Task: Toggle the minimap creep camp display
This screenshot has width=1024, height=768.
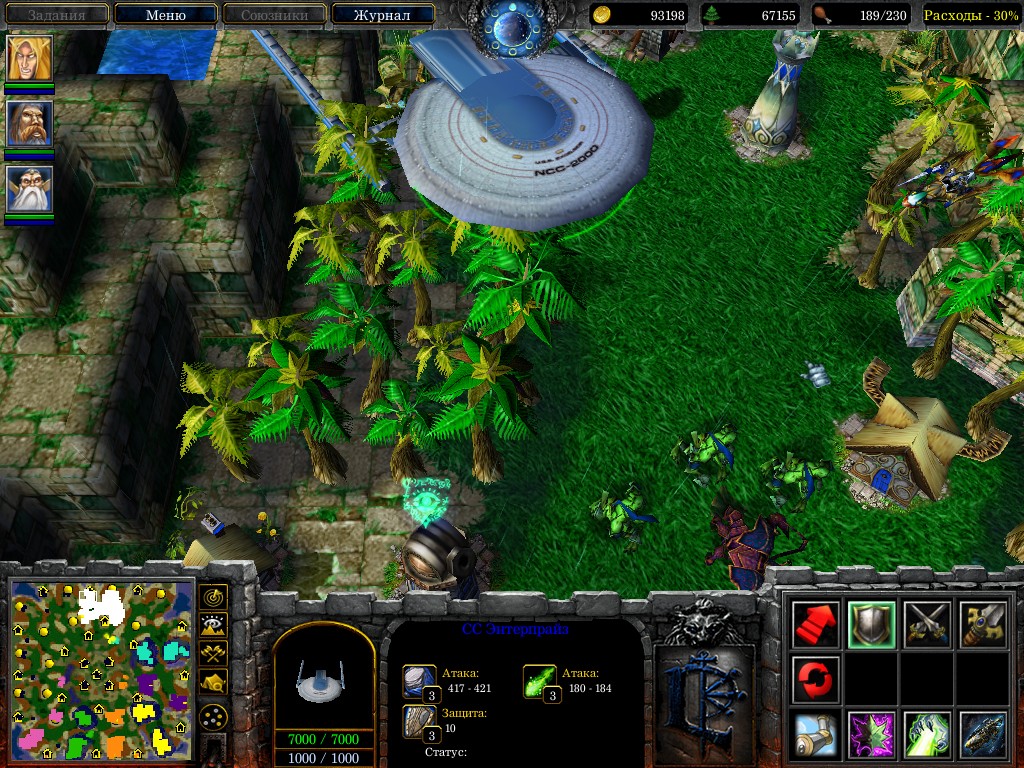Action: click(213, 681)
